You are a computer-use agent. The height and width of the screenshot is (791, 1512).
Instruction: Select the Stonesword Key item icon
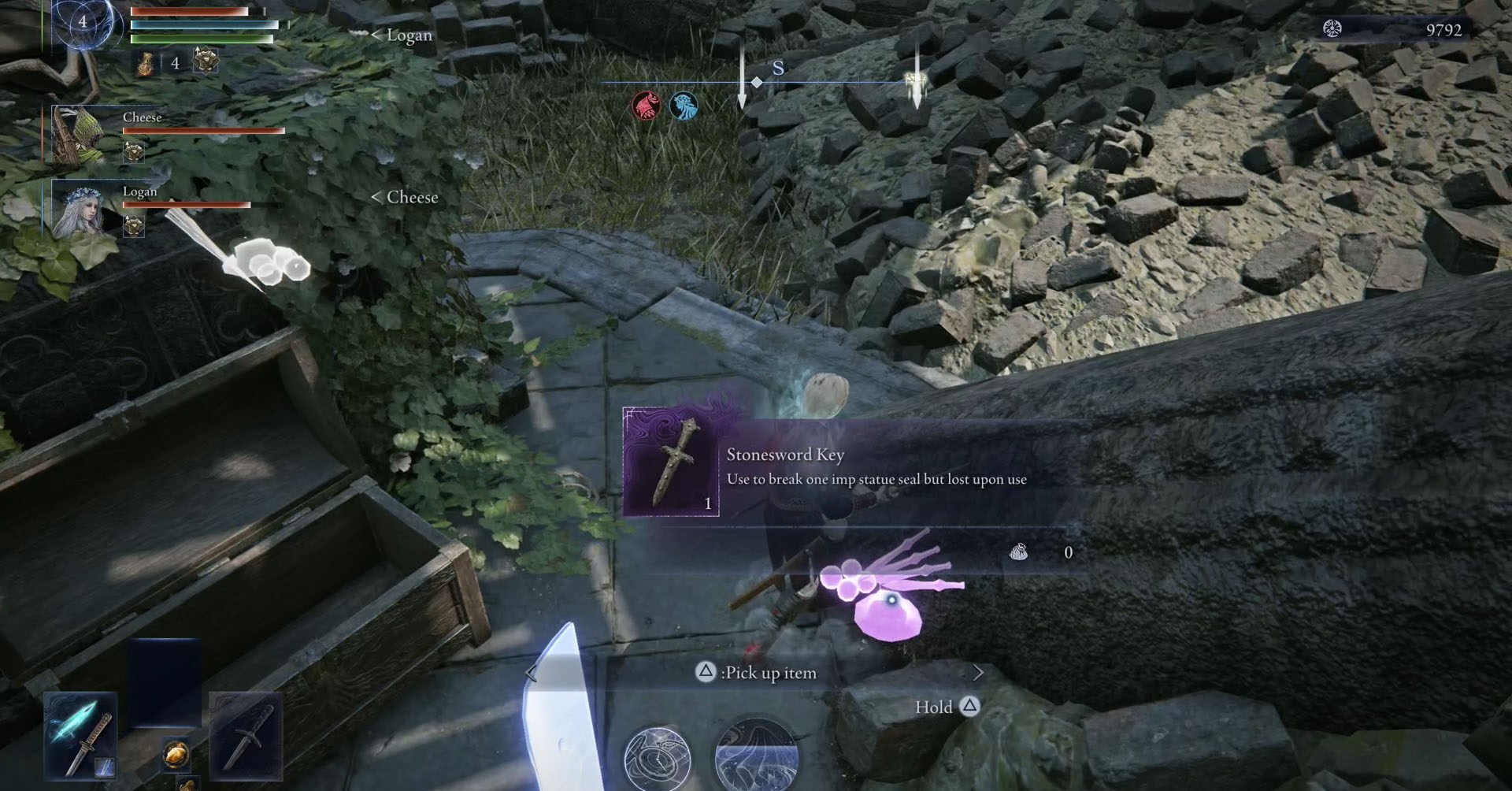pyautogui.click(x=671, y=462)
